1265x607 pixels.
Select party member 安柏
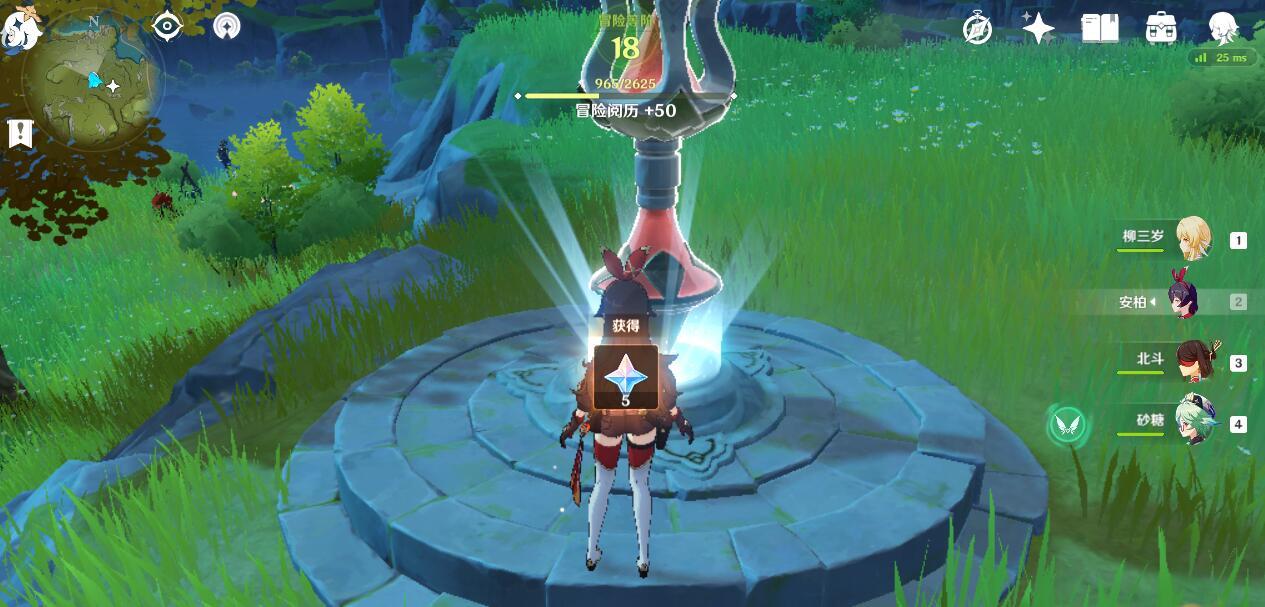click(1185, 301)
